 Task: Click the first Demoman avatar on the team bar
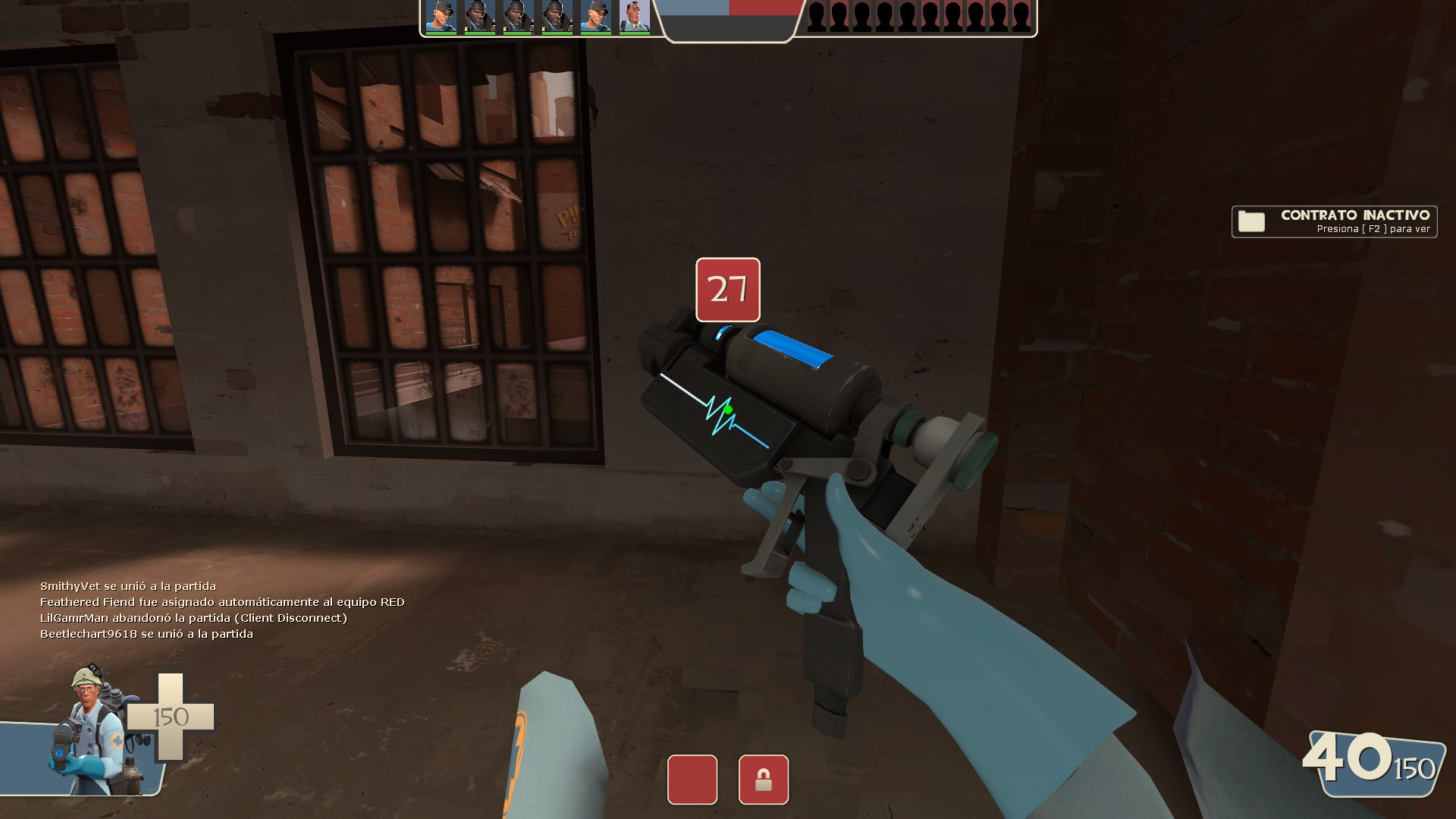coord(482,15)
